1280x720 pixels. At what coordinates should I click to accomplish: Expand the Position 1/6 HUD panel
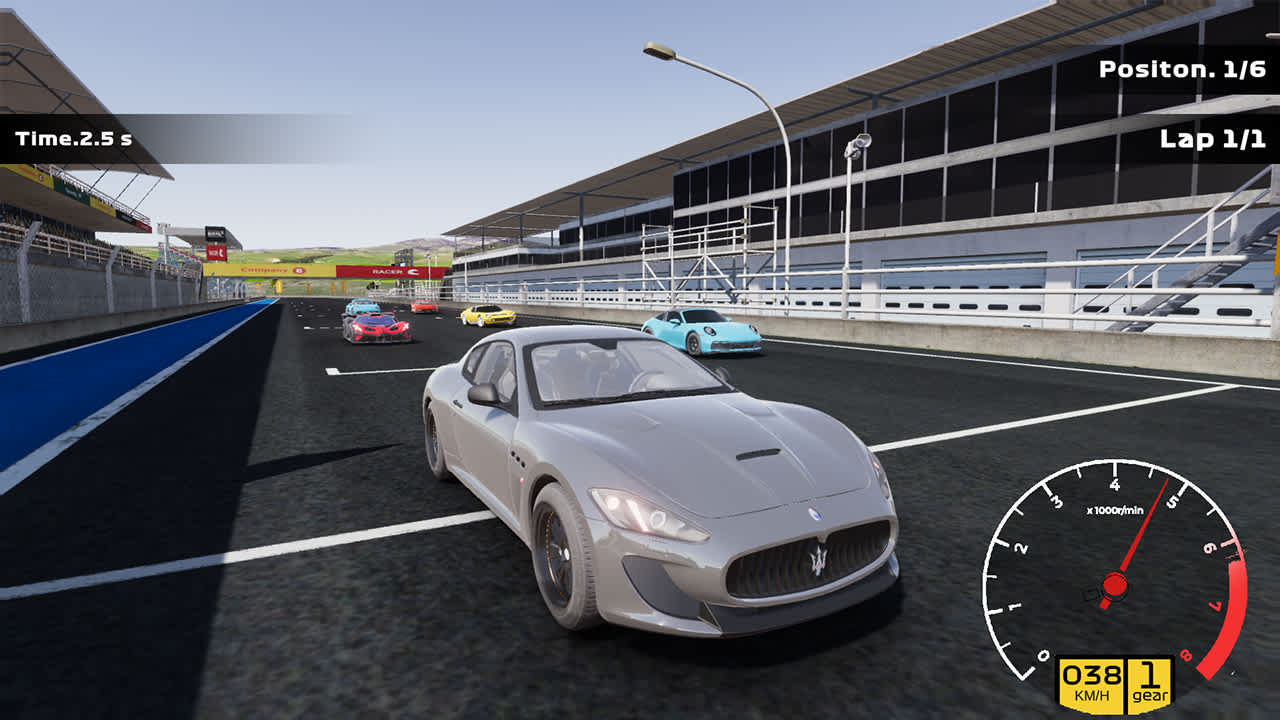coord(1183,71)
